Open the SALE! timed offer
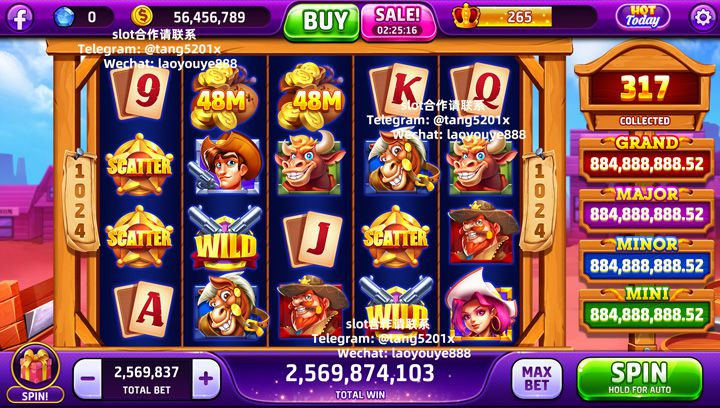Viewport: 720px width, 408px height. [x=397, y=20]
